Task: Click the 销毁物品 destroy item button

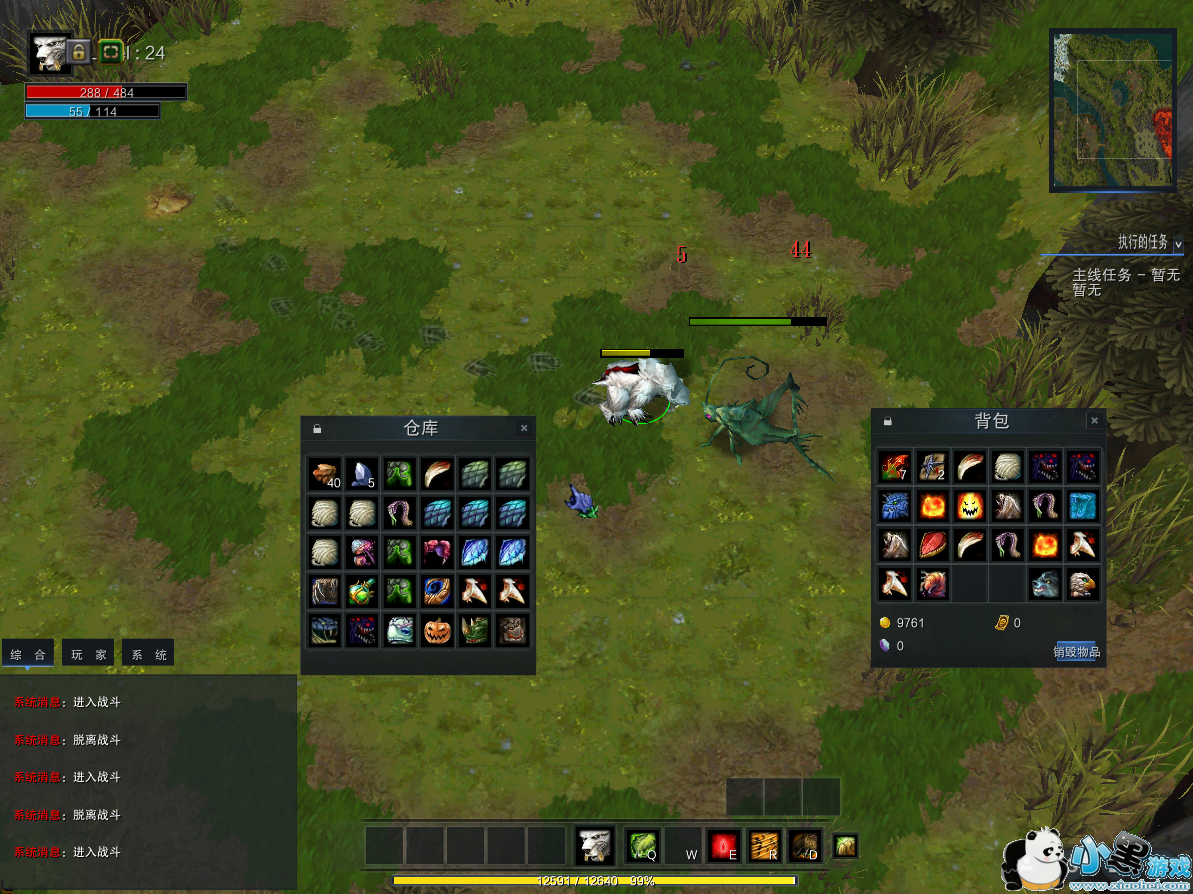Action: pyautogui.click(x=1076, y=652)
